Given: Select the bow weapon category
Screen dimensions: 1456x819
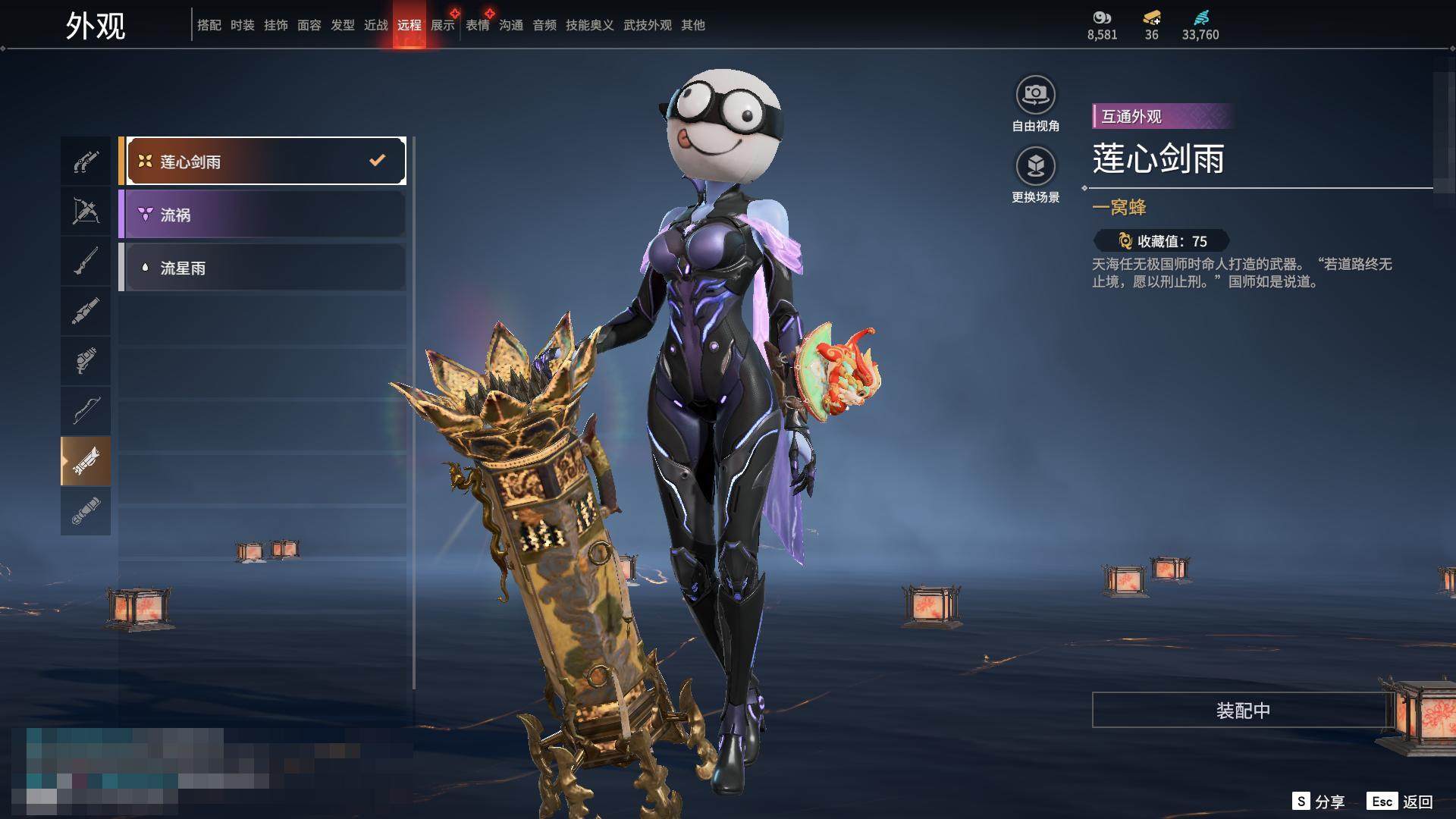Looking at the screenshot, I should coord(86,410).
